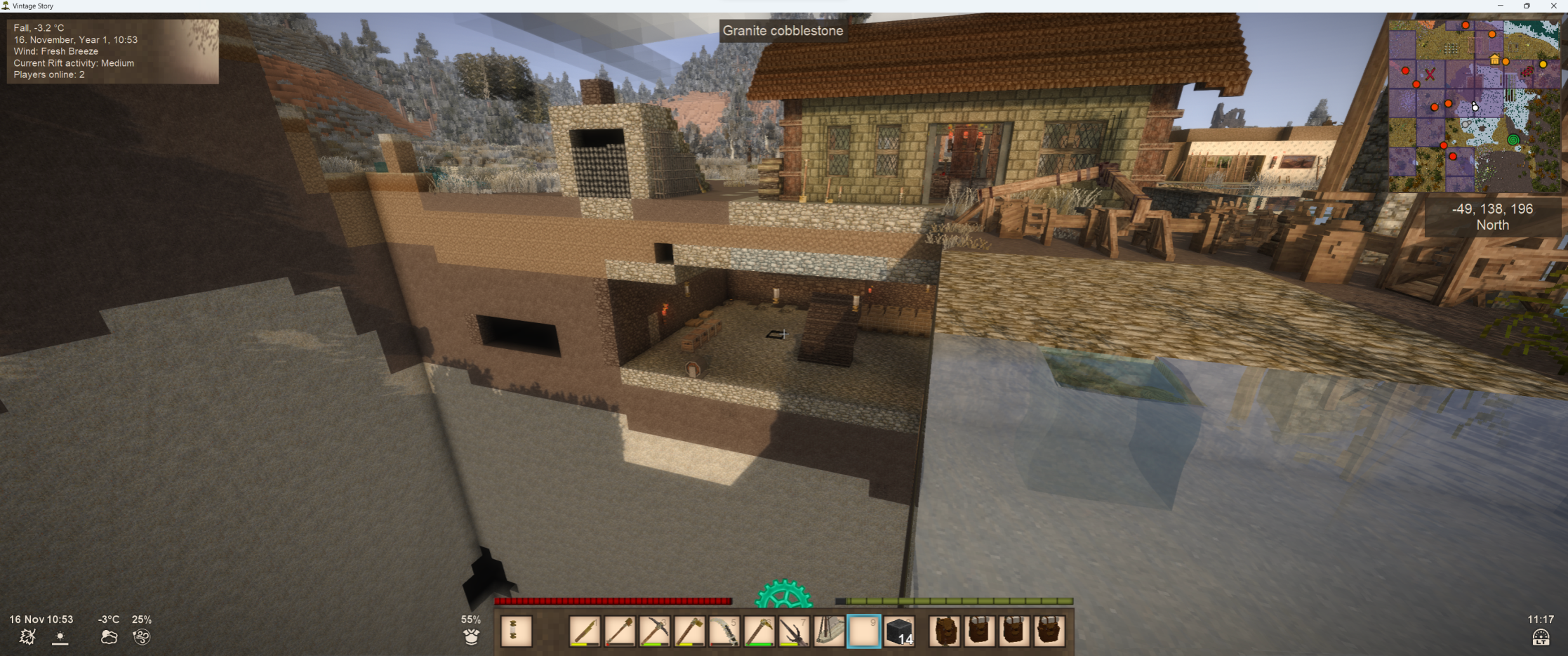Select the empty highlighted hotbar slot 9
The image size is (1568, 656).
tap(864, 631)
